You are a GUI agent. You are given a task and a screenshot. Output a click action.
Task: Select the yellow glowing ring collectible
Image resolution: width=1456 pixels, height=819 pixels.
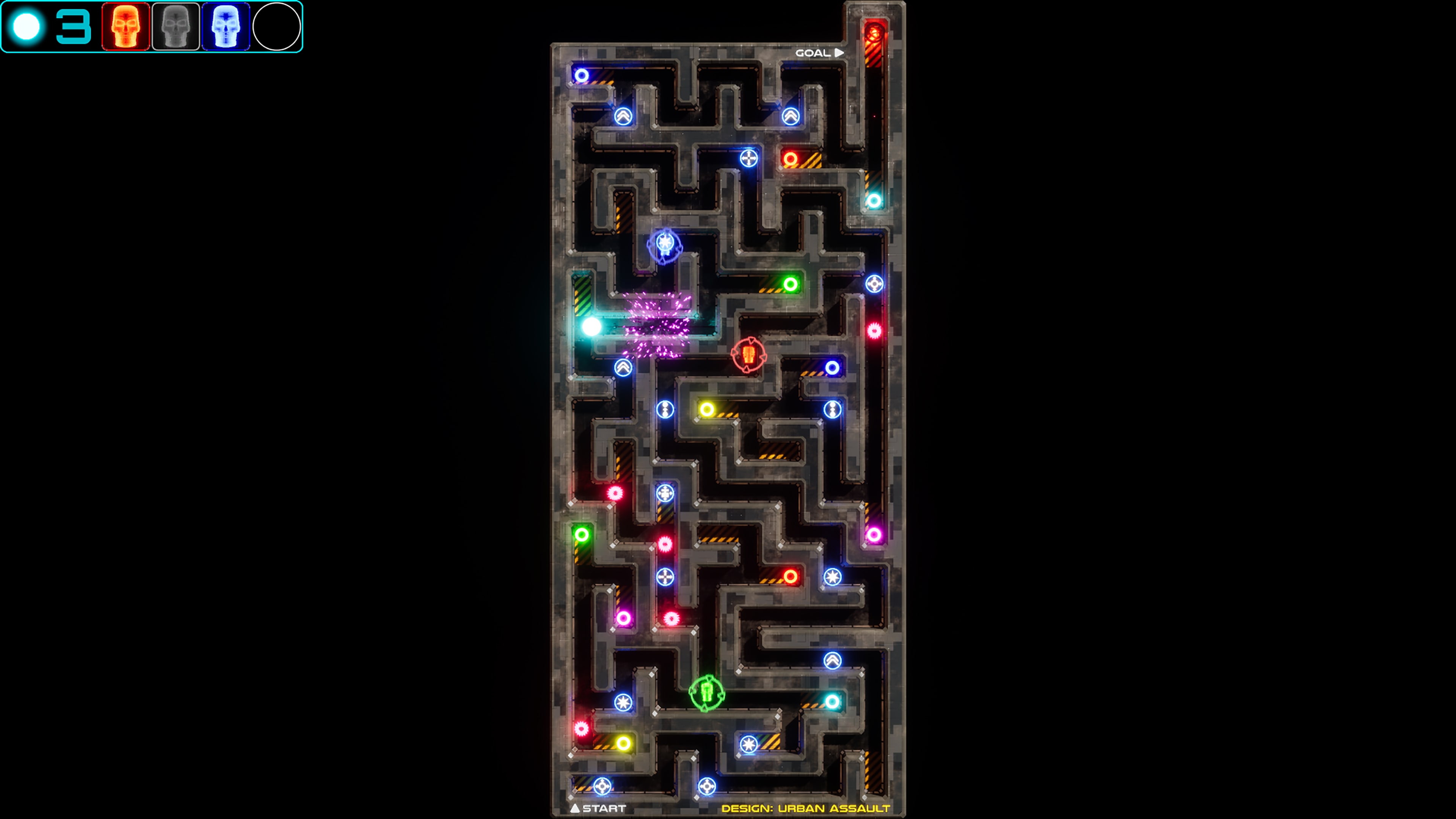pyautogui.click(x=707, y=409)
